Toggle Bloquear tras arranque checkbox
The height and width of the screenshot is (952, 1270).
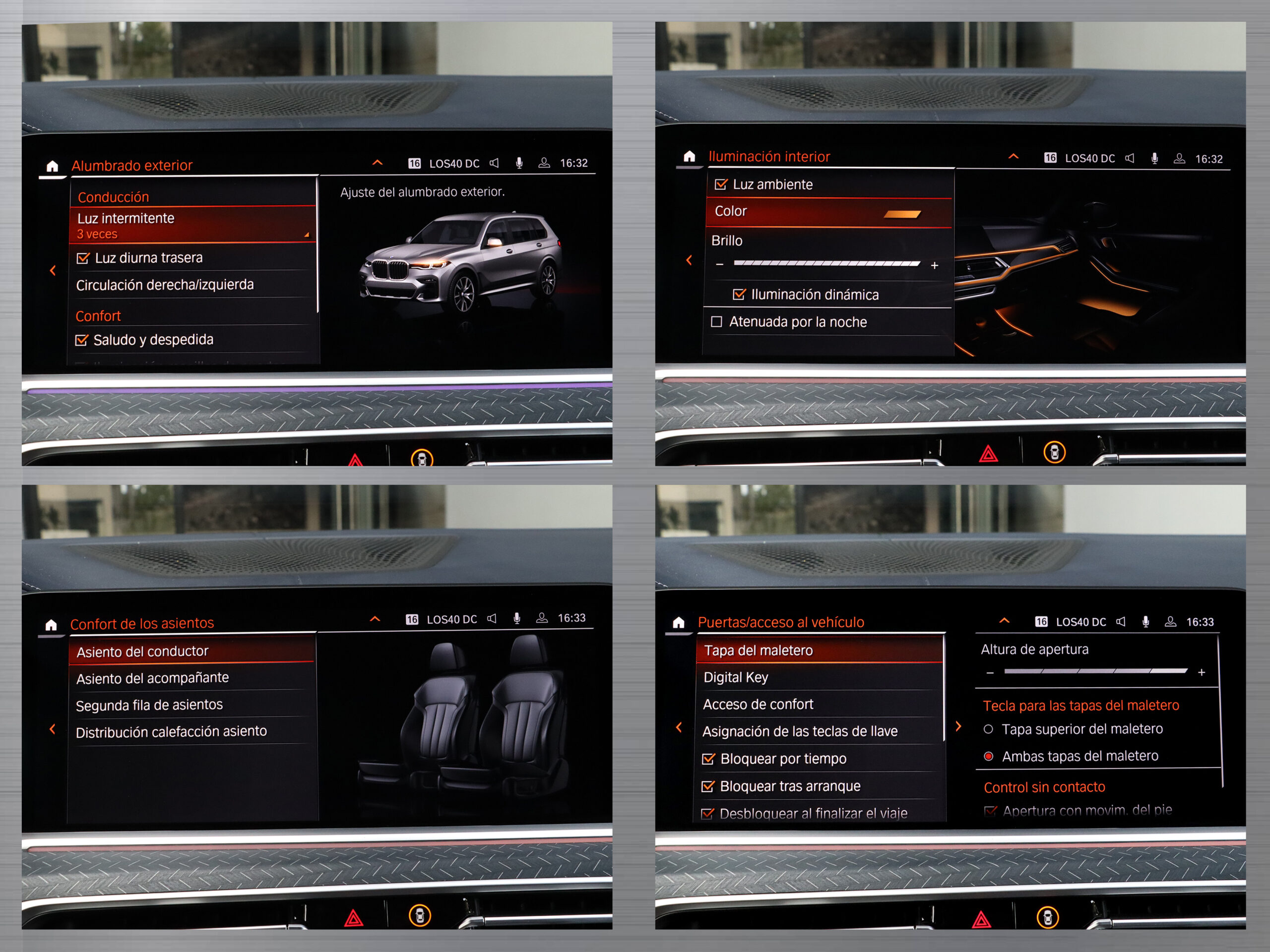pyautogui.click(x=708, y=787)
